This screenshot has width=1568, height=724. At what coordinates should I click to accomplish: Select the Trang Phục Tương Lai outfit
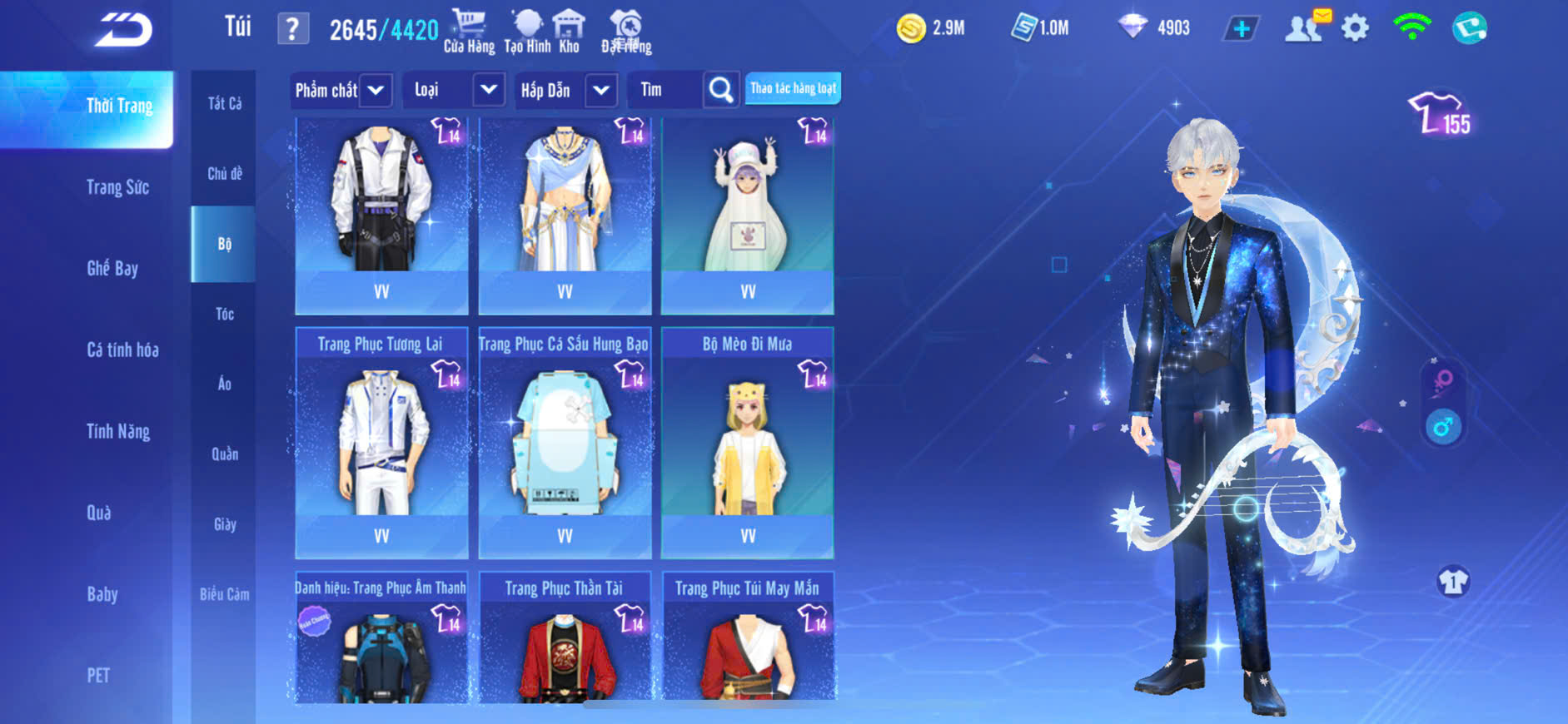381,441
